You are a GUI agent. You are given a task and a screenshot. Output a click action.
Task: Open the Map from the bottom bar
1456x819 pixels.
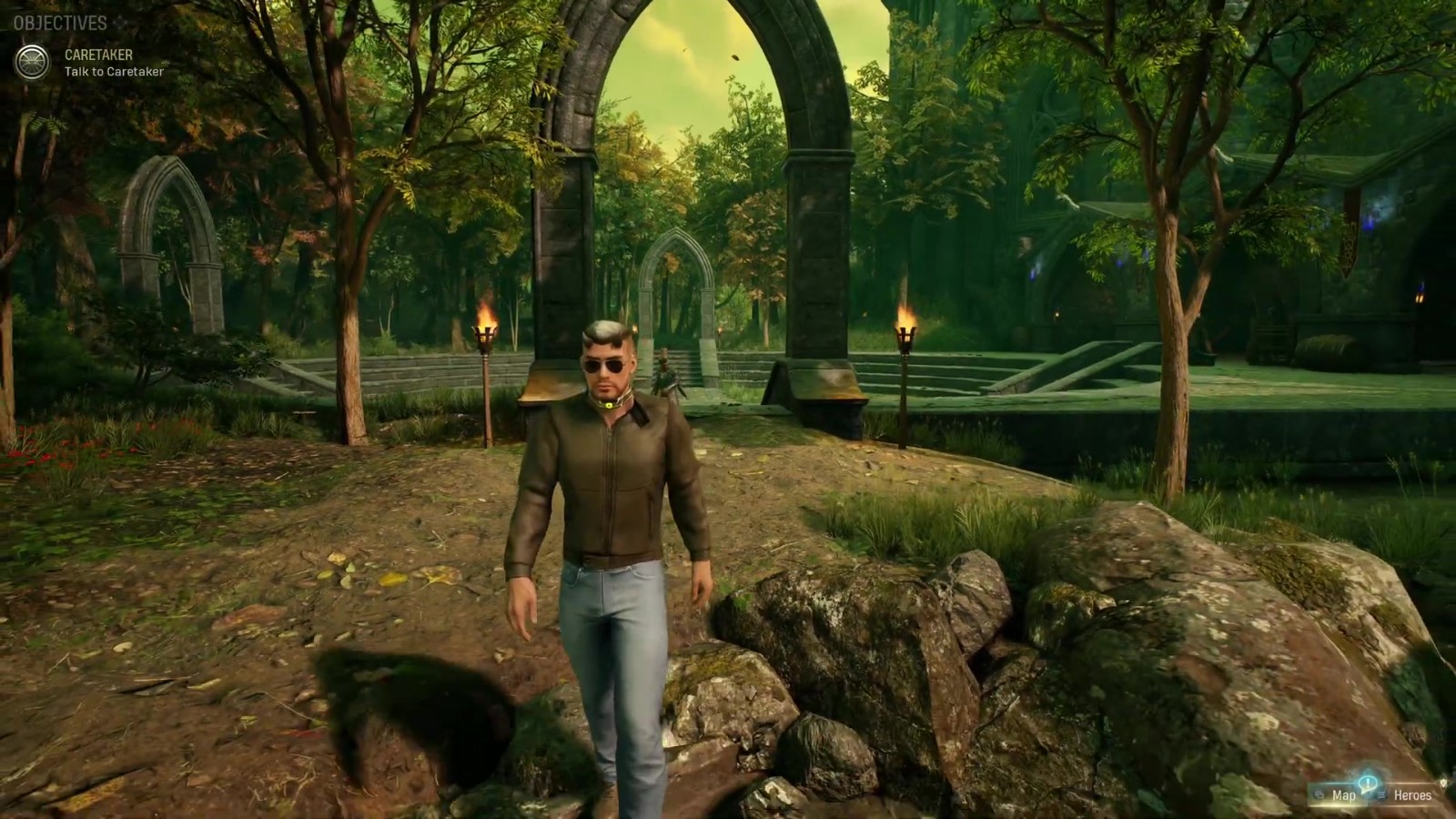click(x=1342, y=795)
